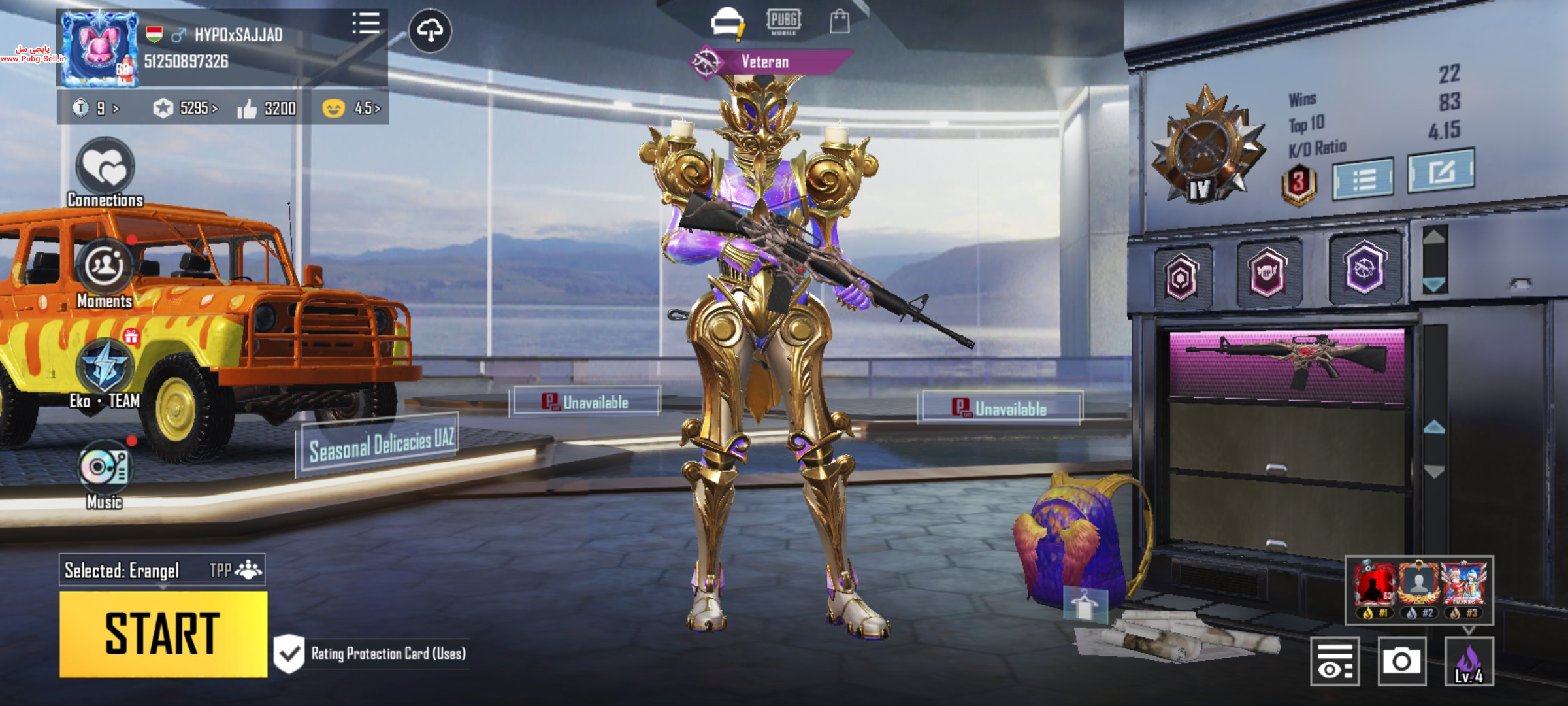Select the showcased M16A4 weapon skin slot
The height and width of the screenshot is (706, 1568).
pos(1286,363)
